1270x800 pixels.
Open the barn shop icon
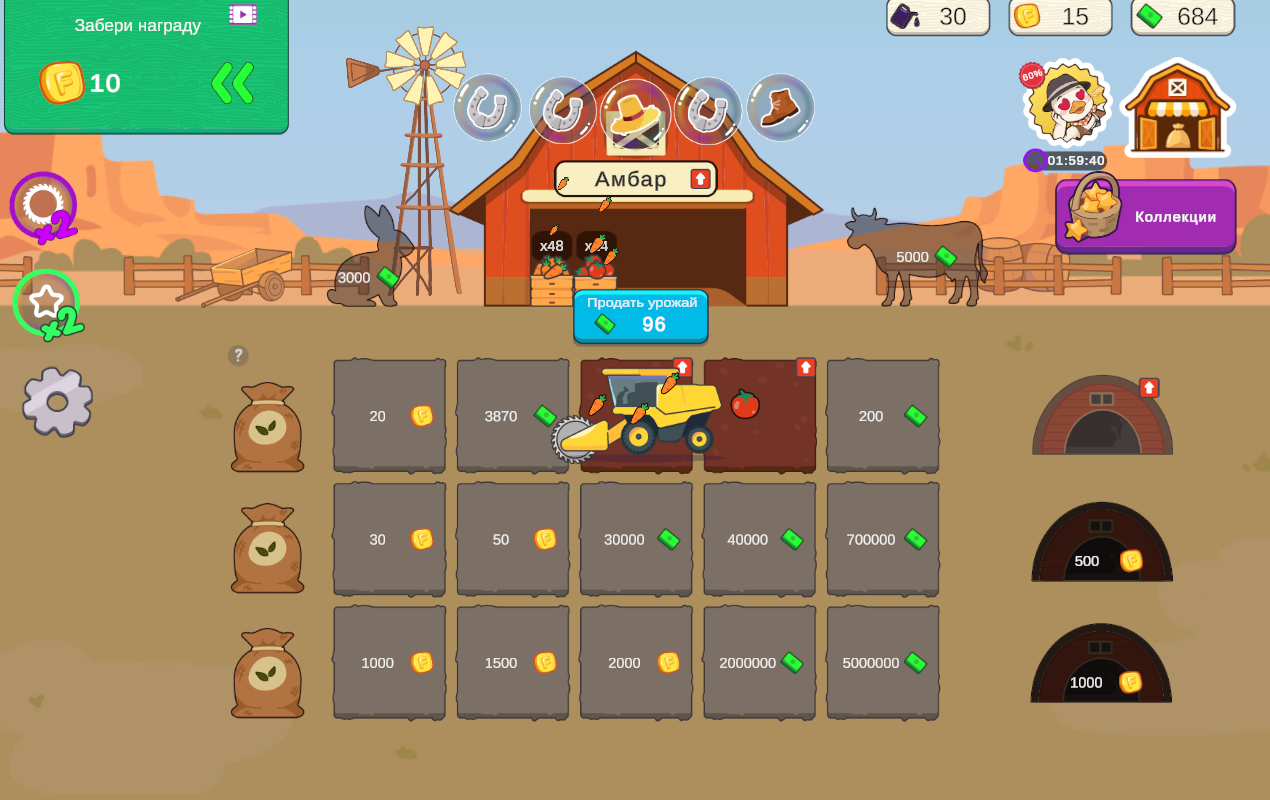click(x=1178, y=108)
